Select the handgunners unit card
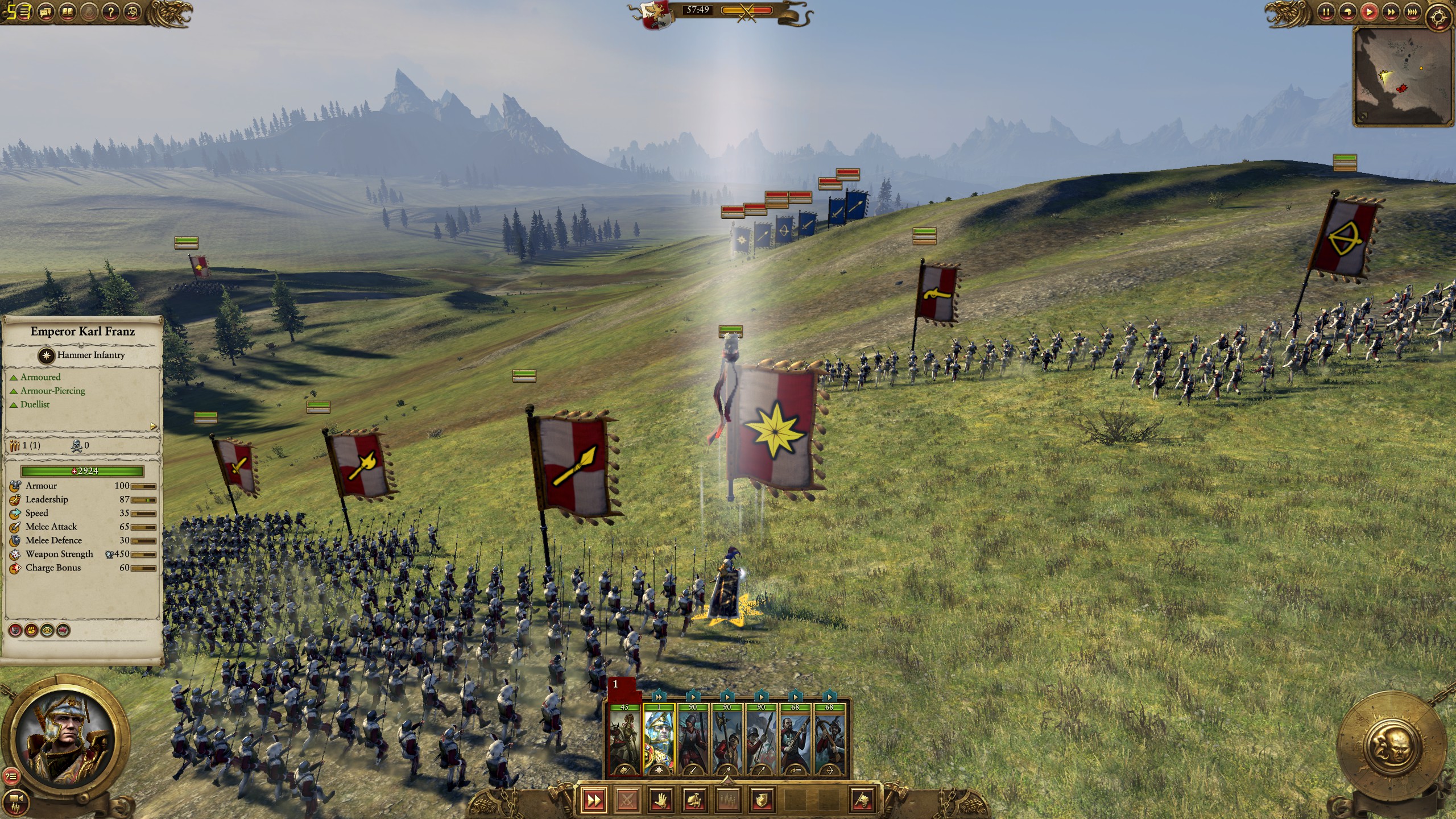This screenshot has height=819, width=1456. point(795,741)
